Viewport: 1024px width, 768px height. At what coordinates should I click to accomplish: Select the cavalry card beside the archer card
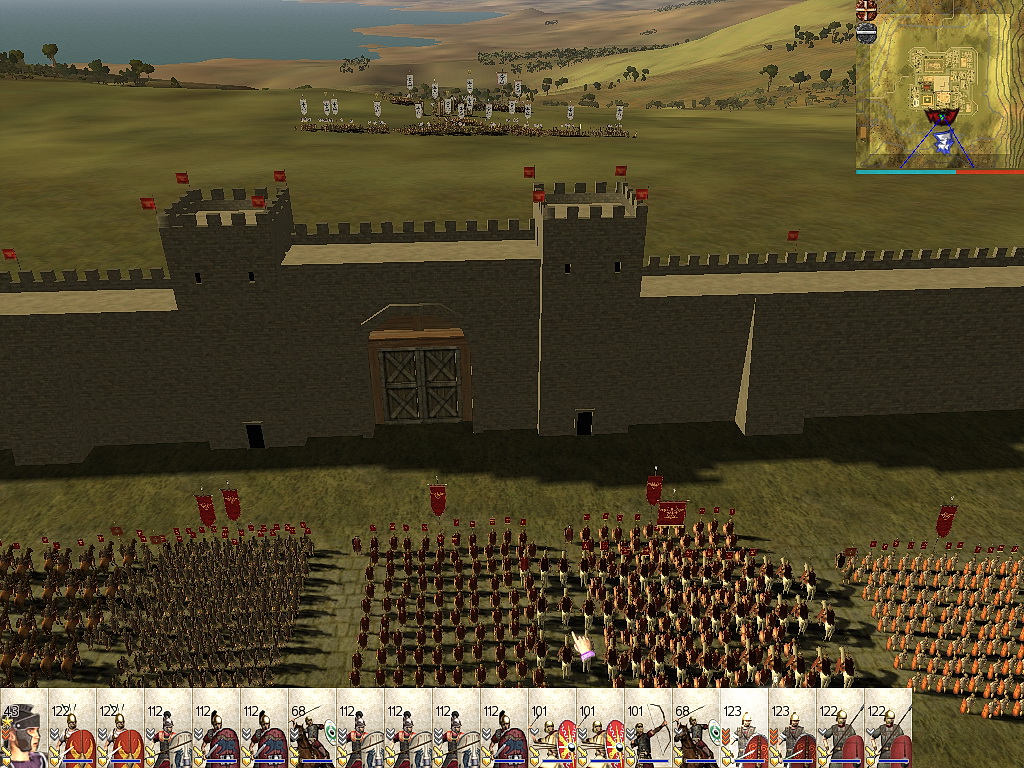(696, 729)
